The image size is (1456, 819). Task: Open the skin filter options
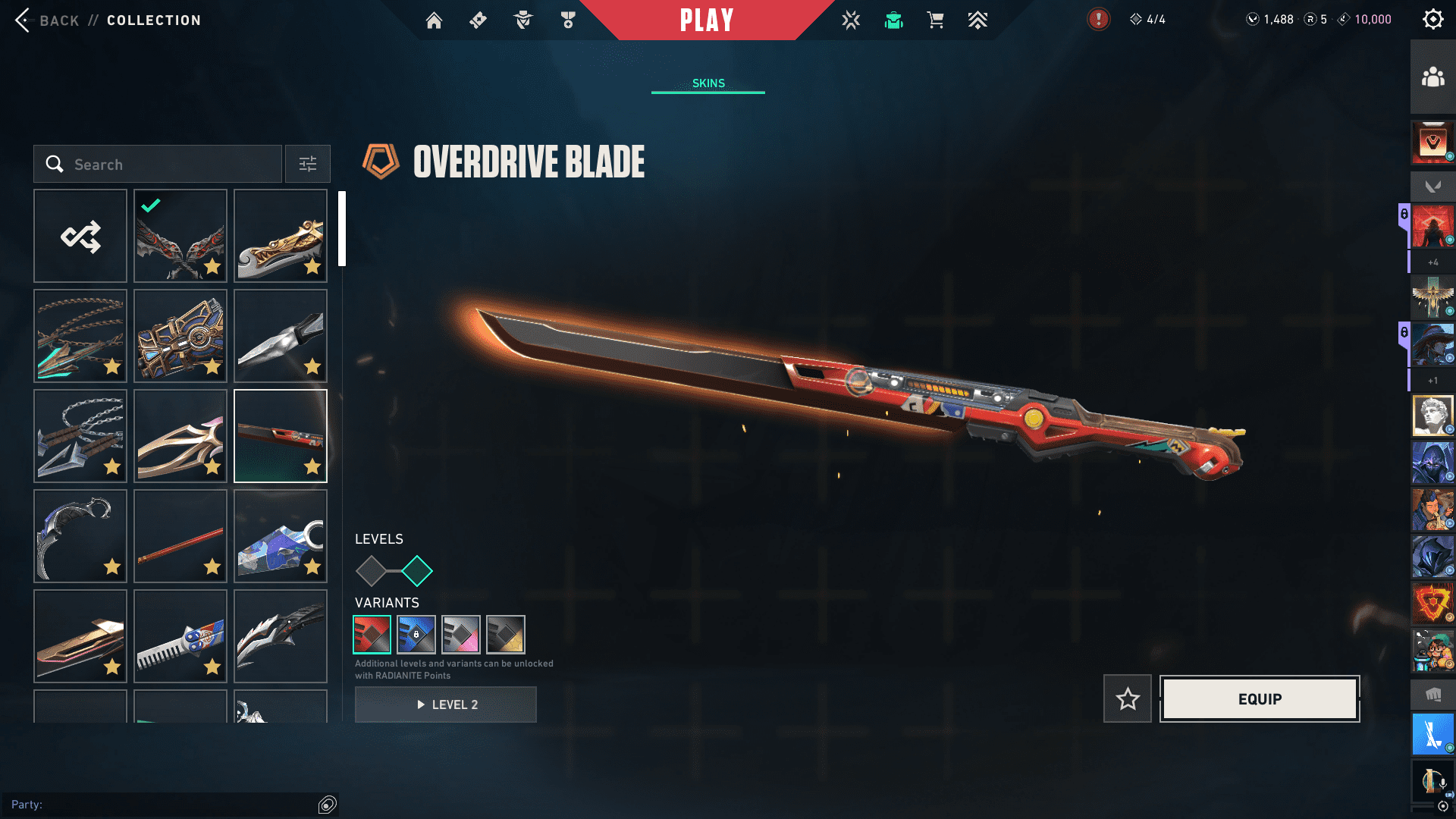308,165
